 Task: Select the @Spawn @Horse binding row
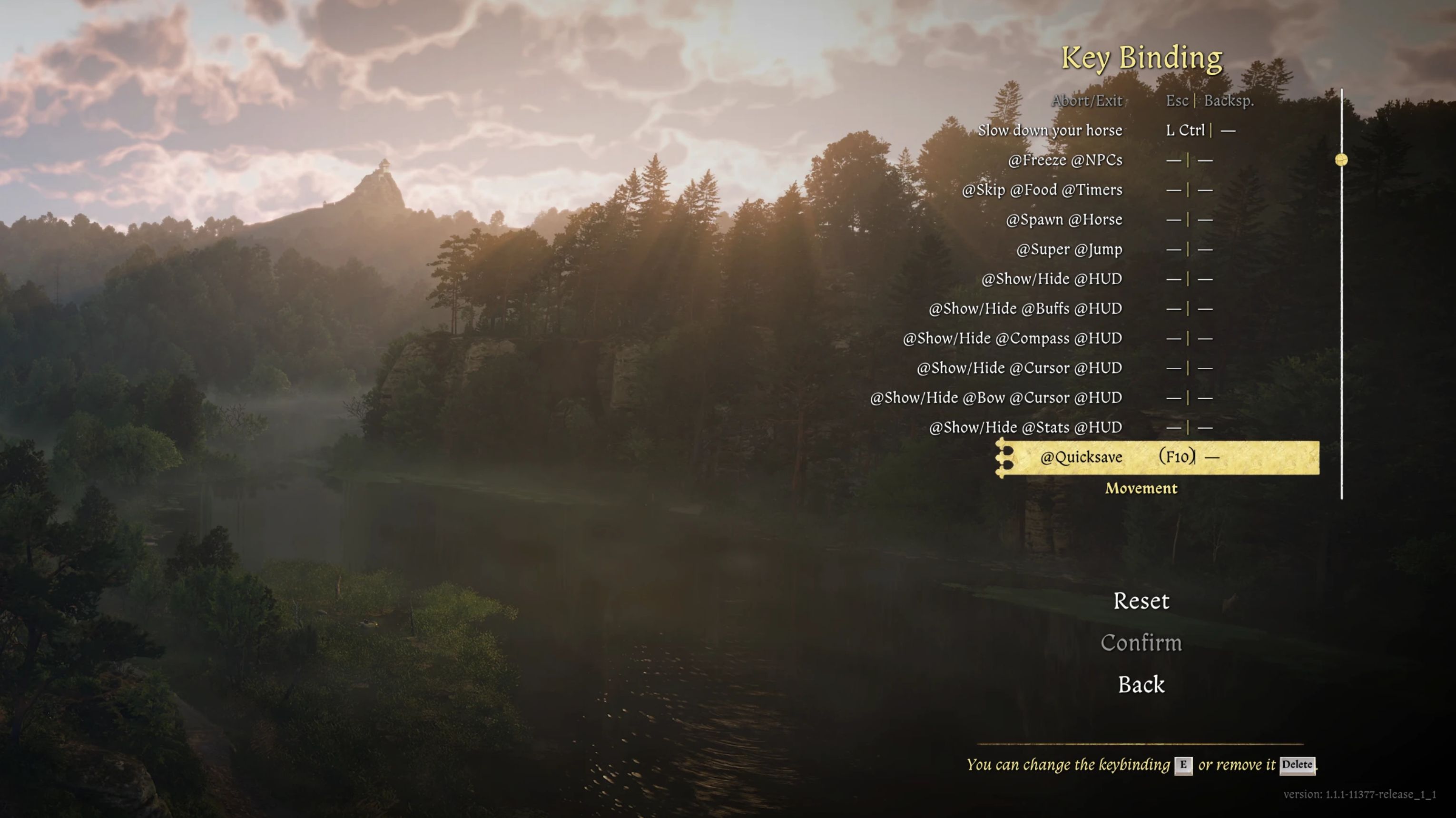click(x=1064, y=219)
